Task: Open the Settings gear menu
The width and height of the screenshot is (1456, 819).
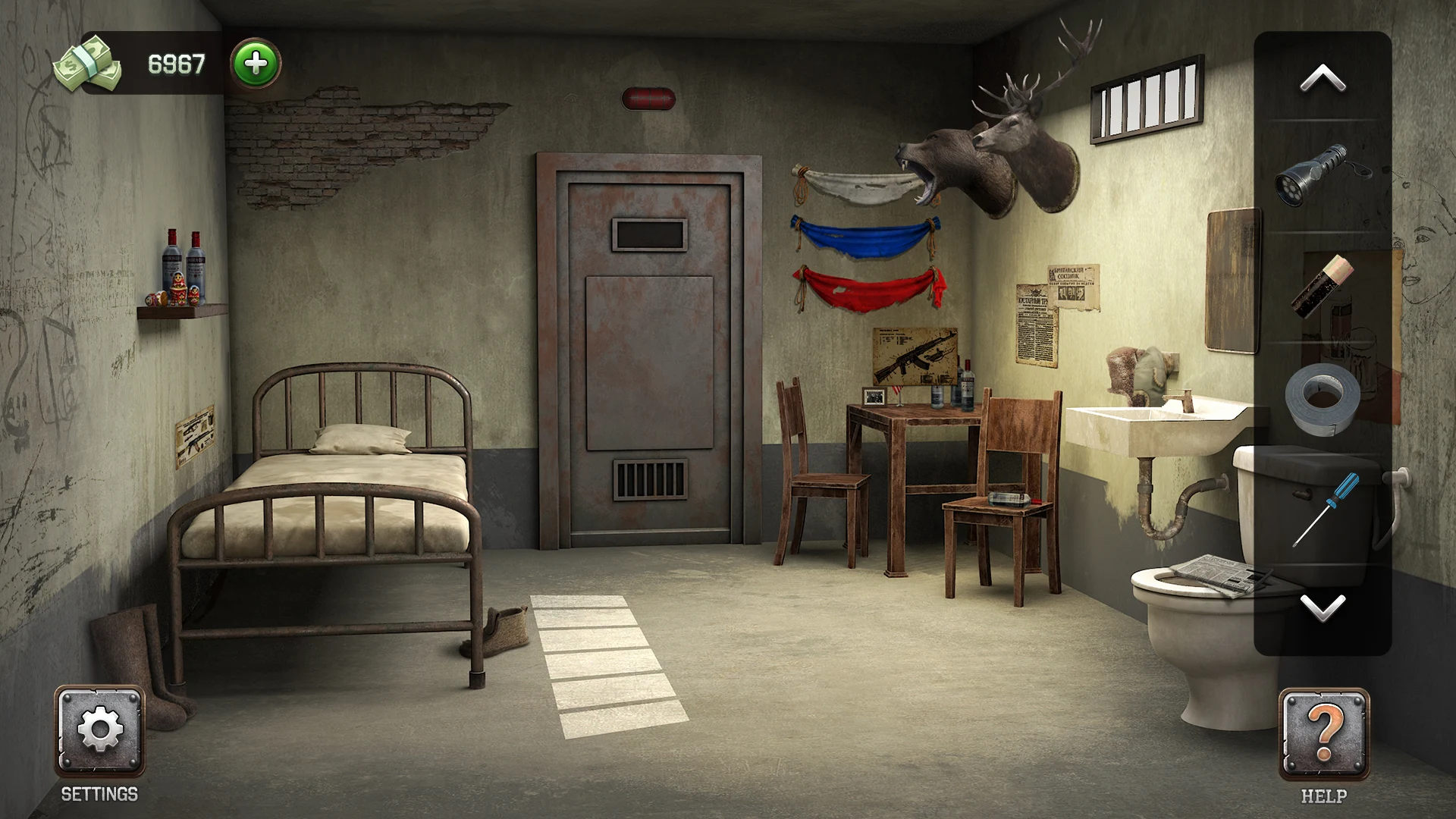Action: pos(99,730)
